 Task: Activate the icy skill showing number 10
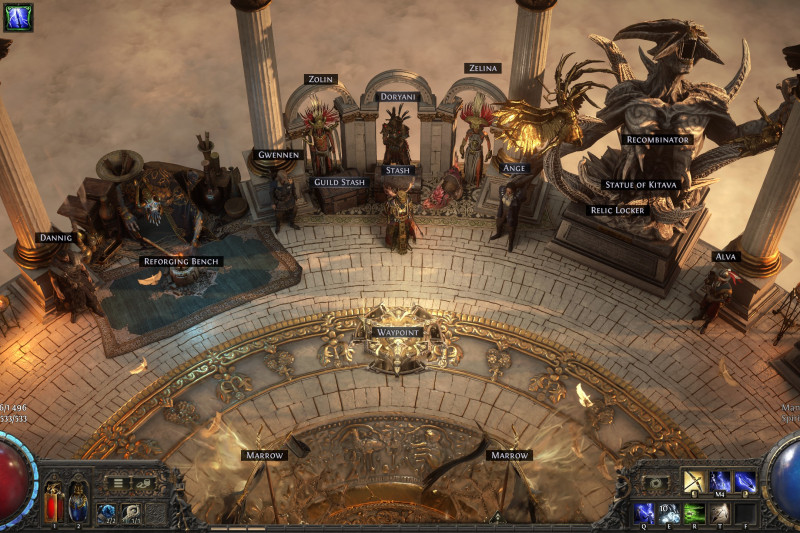coord(670,513)
